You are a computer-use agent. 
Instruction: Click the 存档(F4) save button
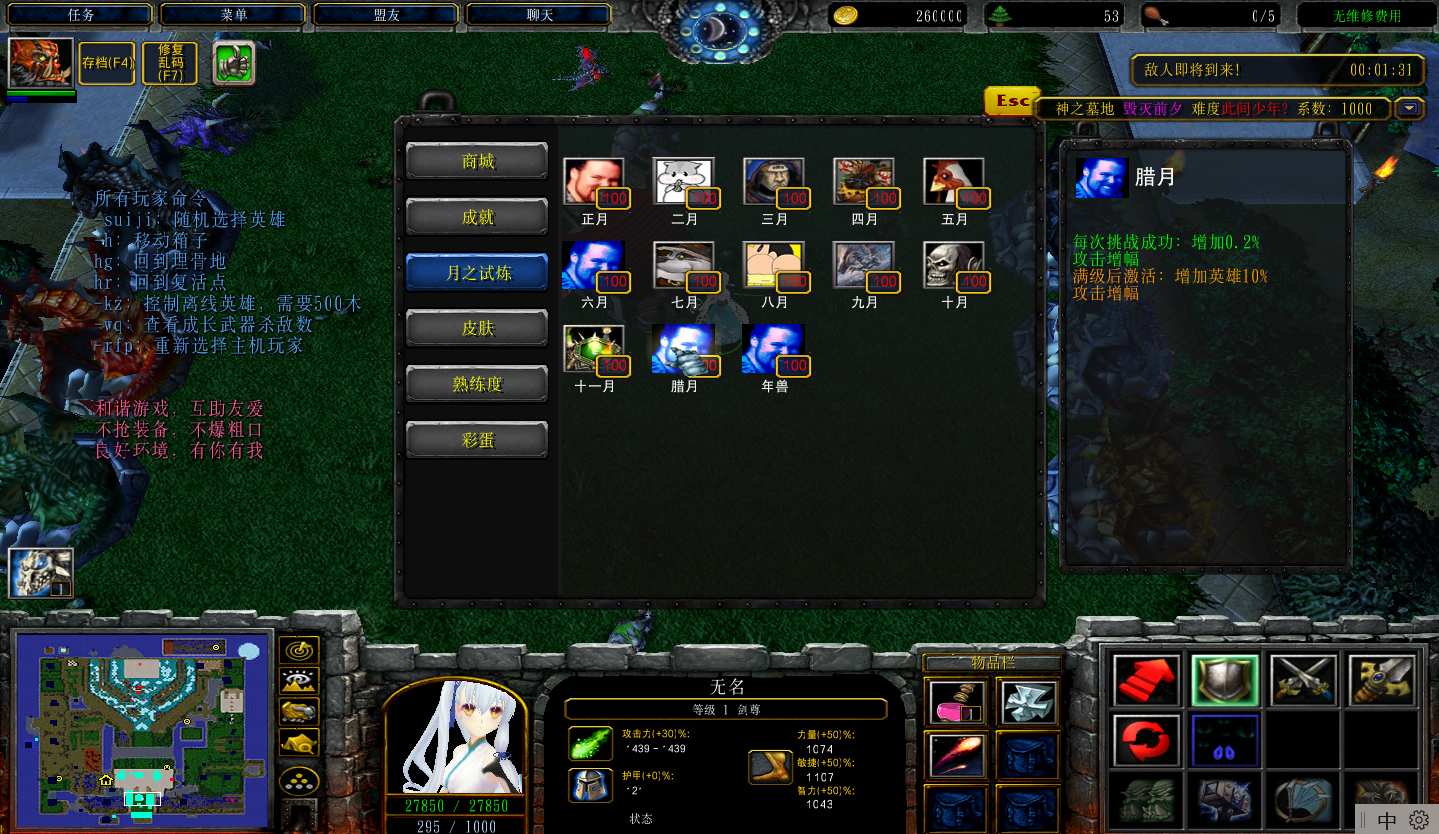pos(107,63)
